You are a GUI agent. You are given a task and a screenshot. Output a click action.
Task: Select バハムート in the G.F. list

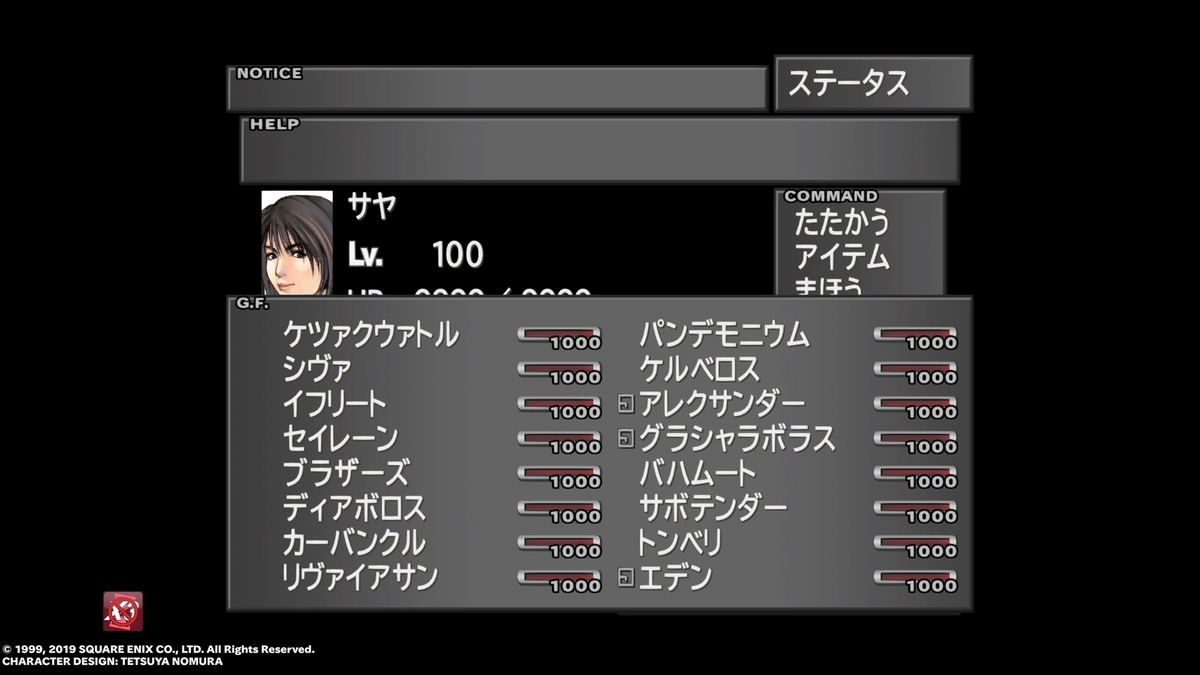[x=697, y=473]
